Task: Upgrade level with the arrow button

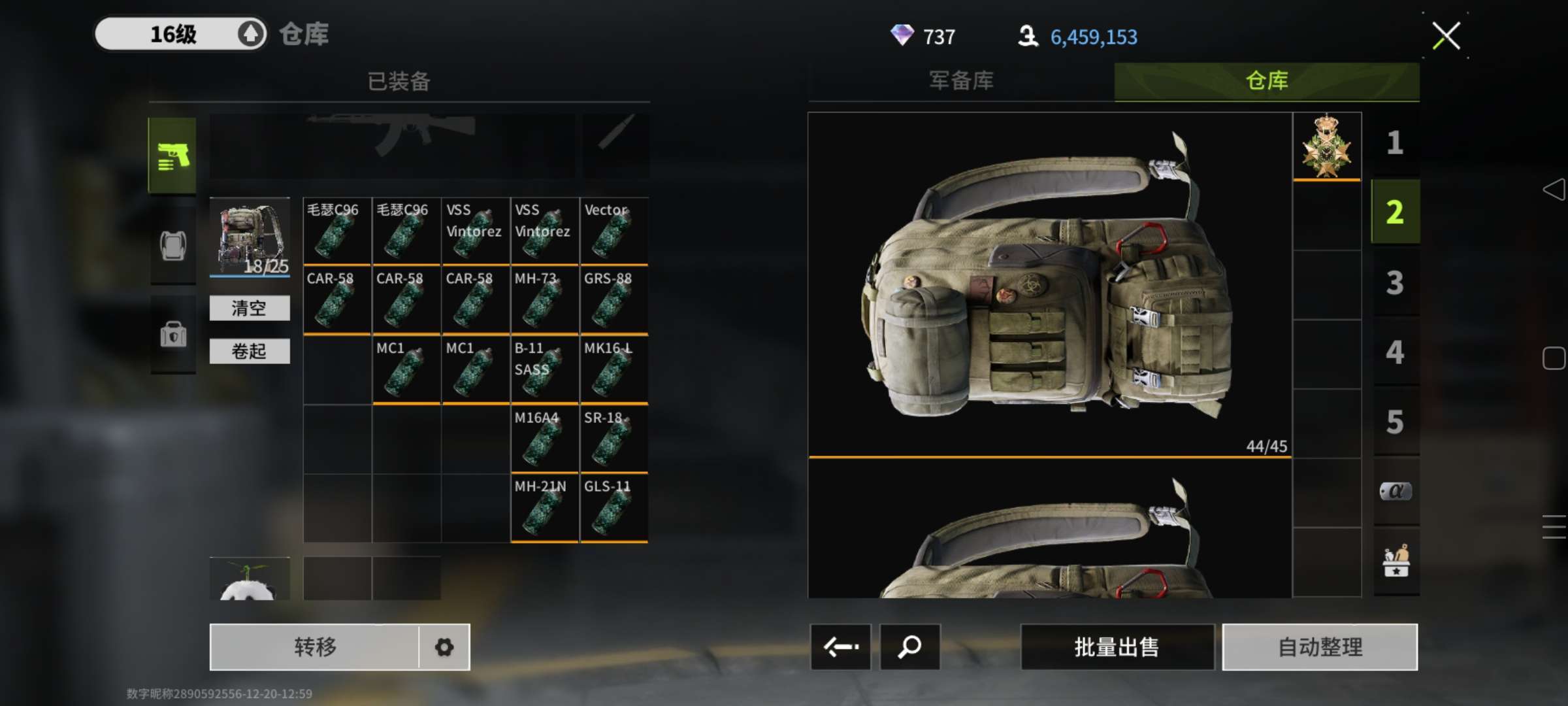Action: click(x=251, y=34)
